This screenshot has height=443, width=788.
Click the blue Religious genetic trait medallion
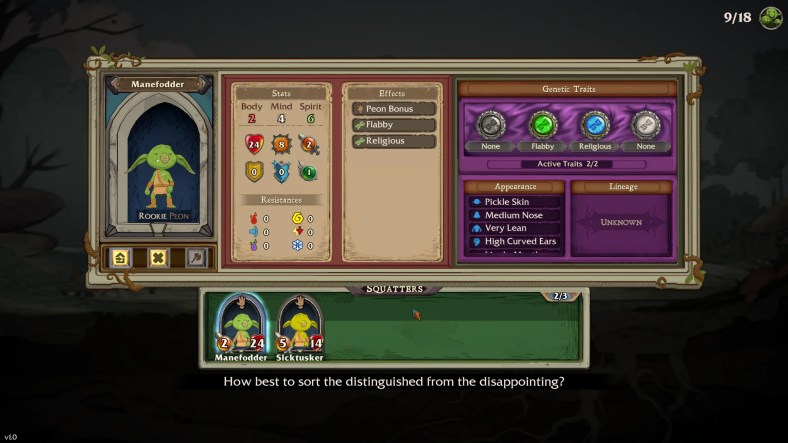[x=594, y=125]
